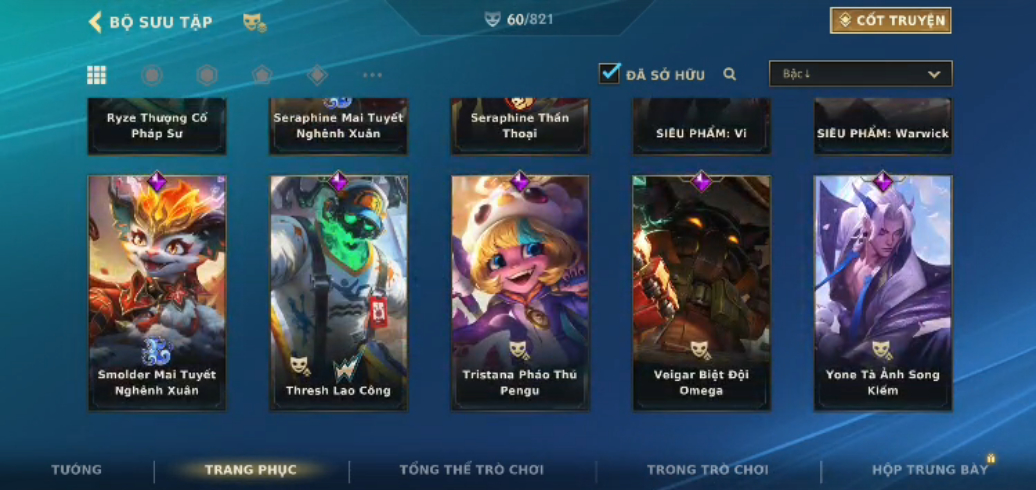Switch to the Trang Phục tab

[x=251, y=470]
